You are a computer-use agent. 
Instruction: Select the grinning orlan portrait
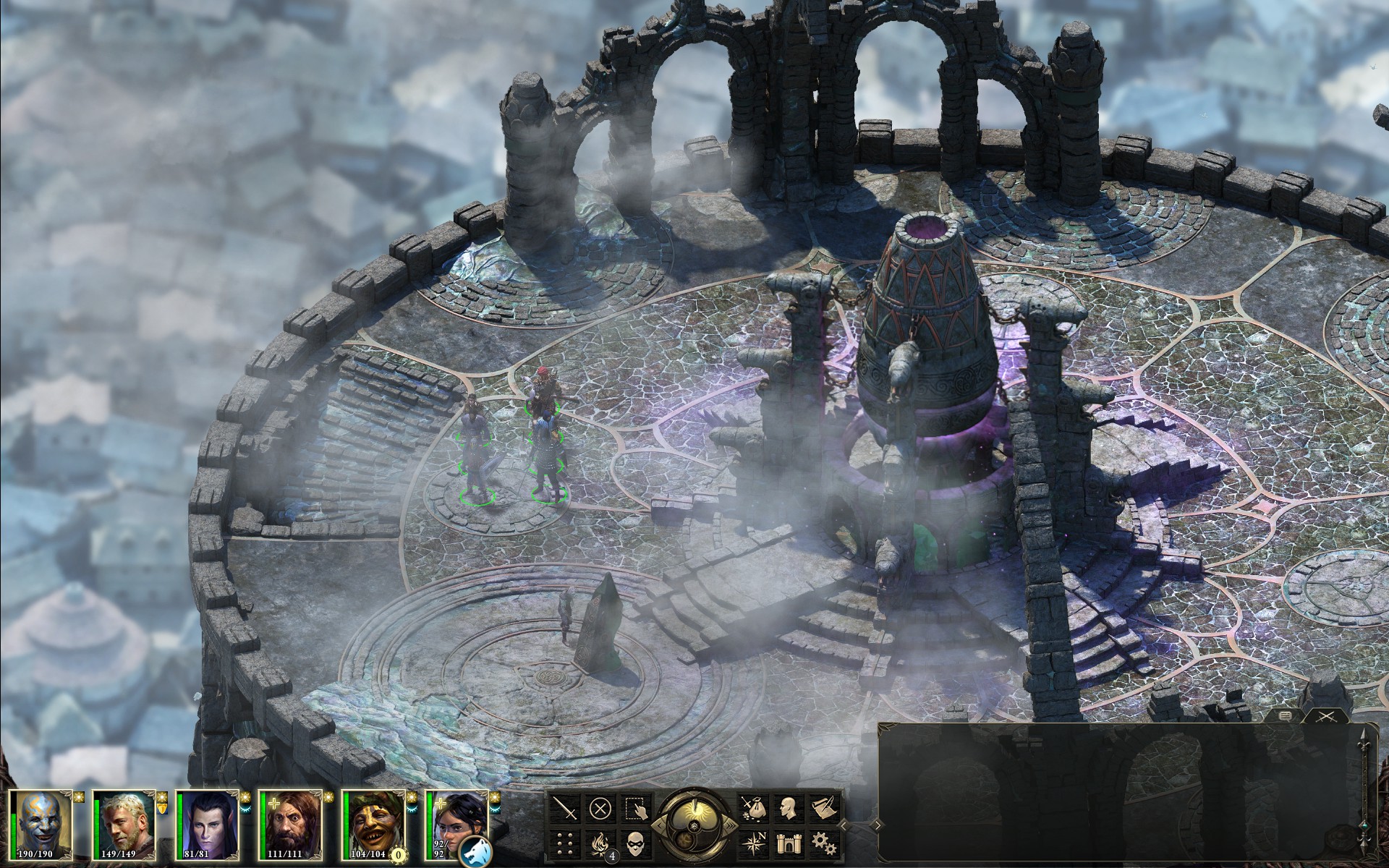click(373, 822)
